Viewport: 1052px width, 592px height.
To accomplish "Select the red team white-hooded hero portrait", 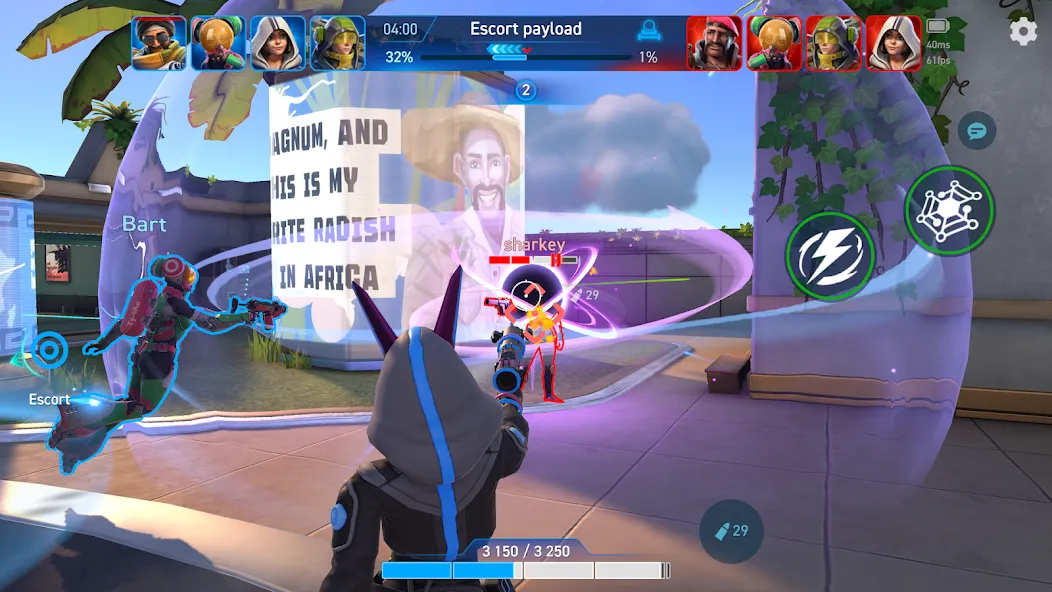I will [x=893, y=43].
